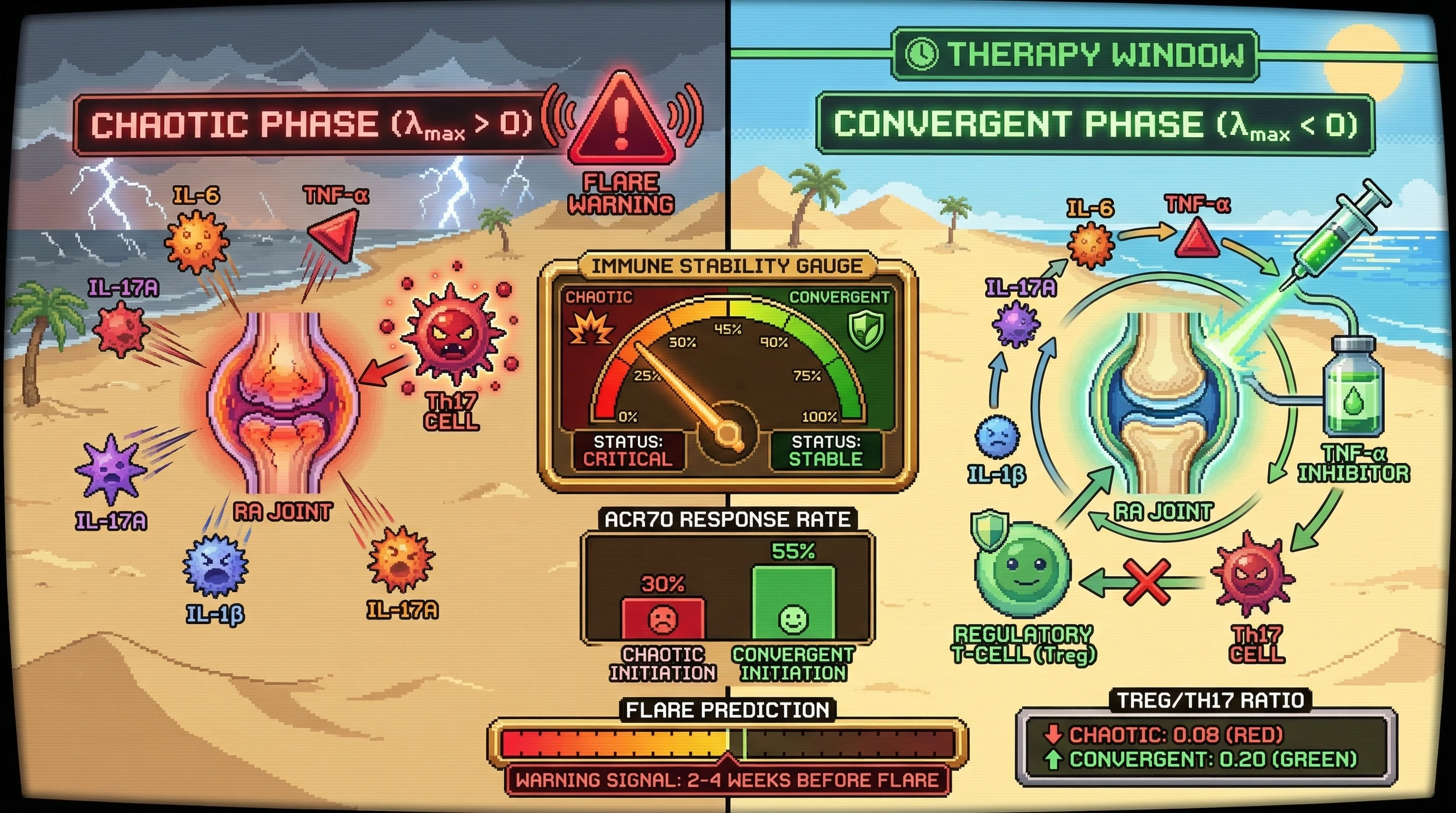Click the Status: Critical label
This screenshot has width=1456, height=813.
click(x=628, y=450)
